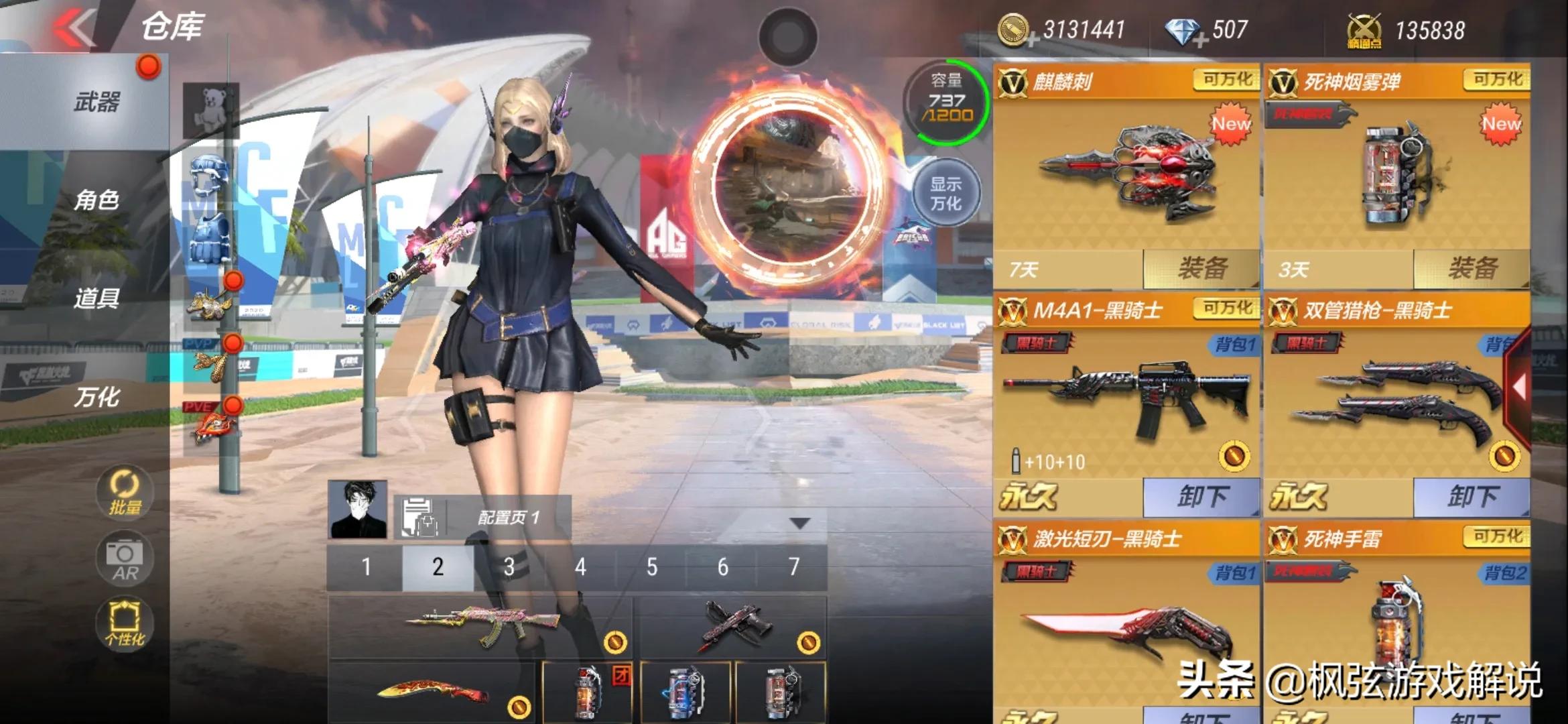Unequip the 双管猎枪-黑骑士 shotgun
Screen dimensions: 1568x724
(1472, 497)
